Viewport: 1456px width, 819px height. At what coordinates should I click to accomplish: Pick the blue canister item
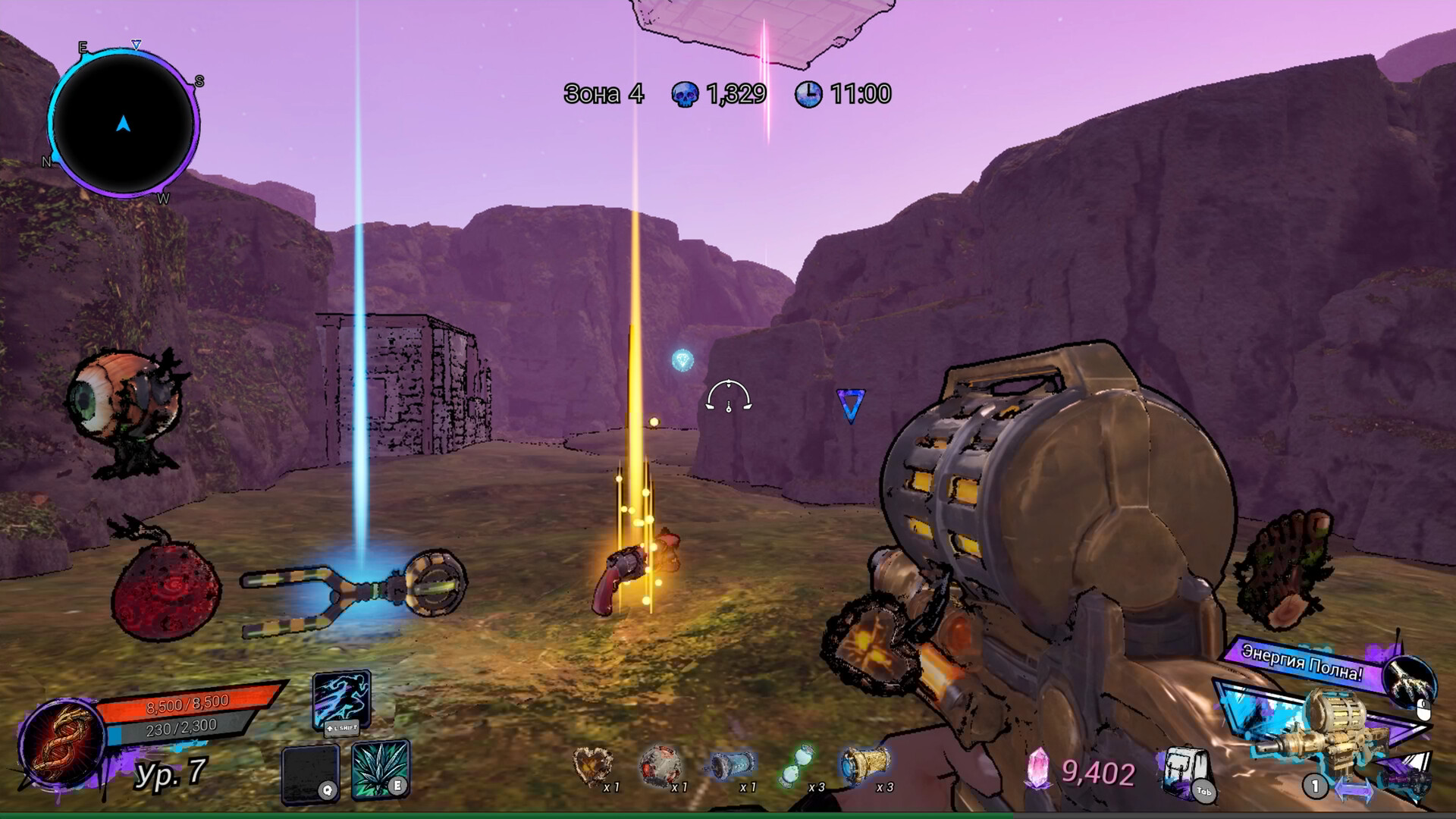[730, 766]
